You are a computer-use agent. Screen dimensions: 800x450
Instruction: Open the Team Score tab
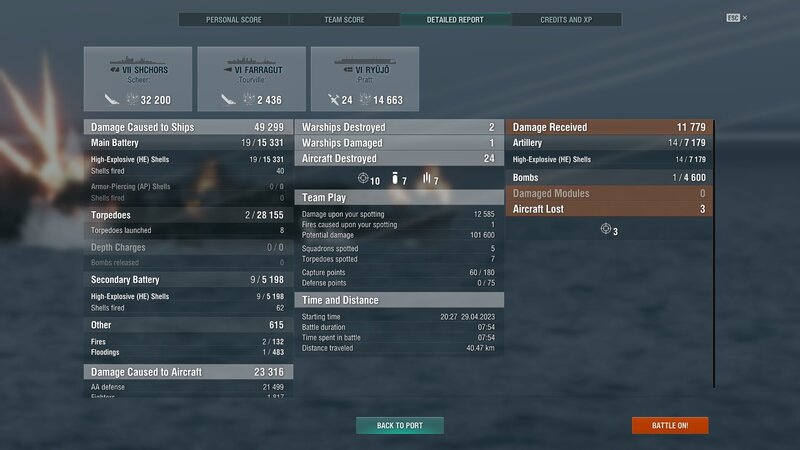(x=344, y=20)
